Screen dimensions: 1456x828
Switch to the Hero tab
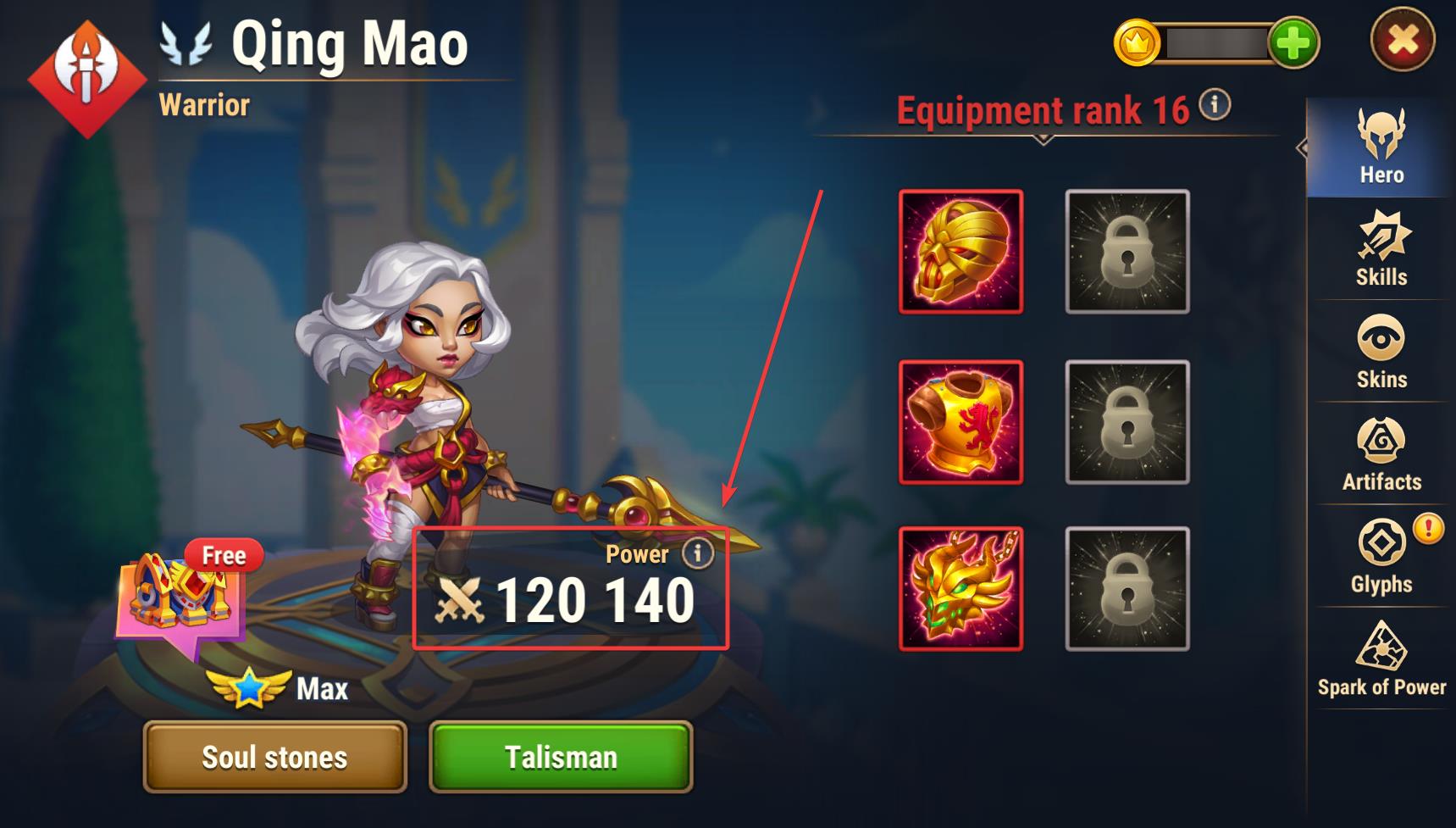pos(1381,148)
